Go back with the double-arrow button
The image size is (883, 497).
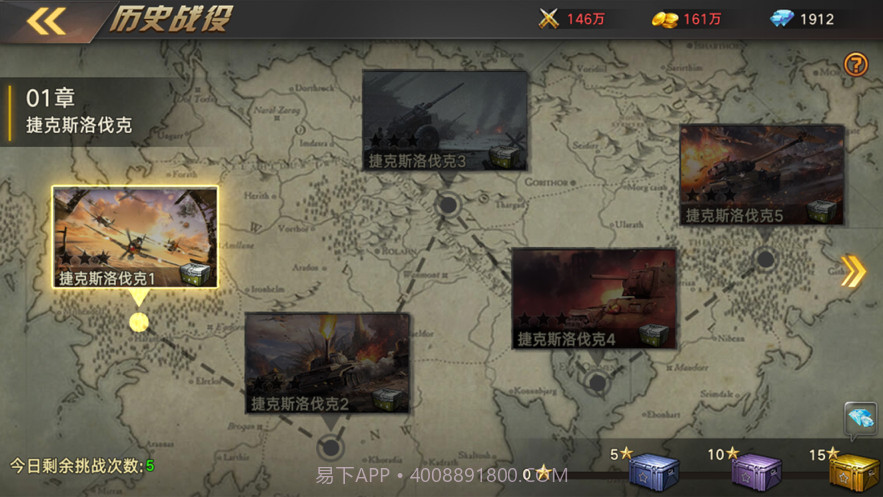(x=45, y=21)
